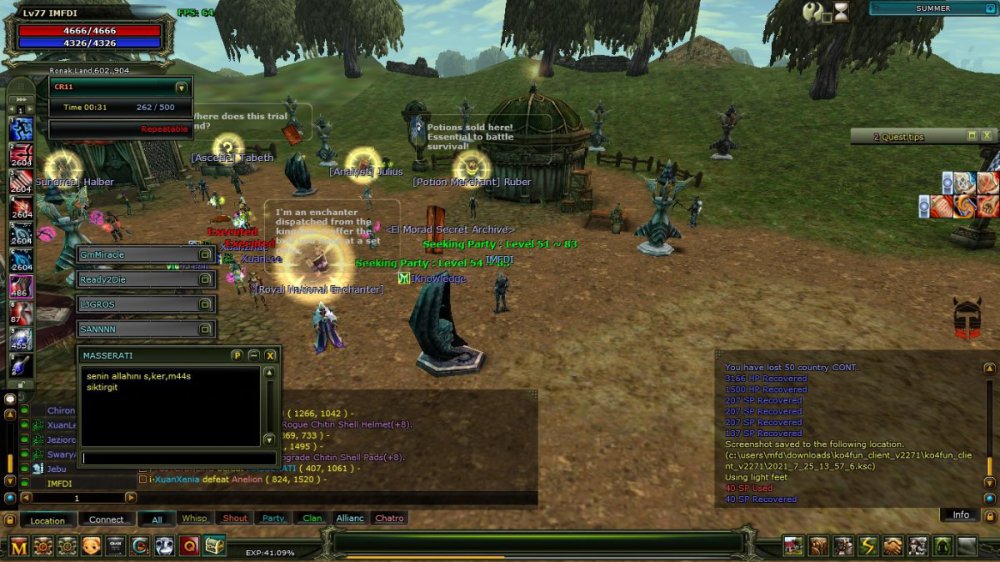Open the Party chat tab
The width and height of the screenshot is (1000, 562).
273,518
